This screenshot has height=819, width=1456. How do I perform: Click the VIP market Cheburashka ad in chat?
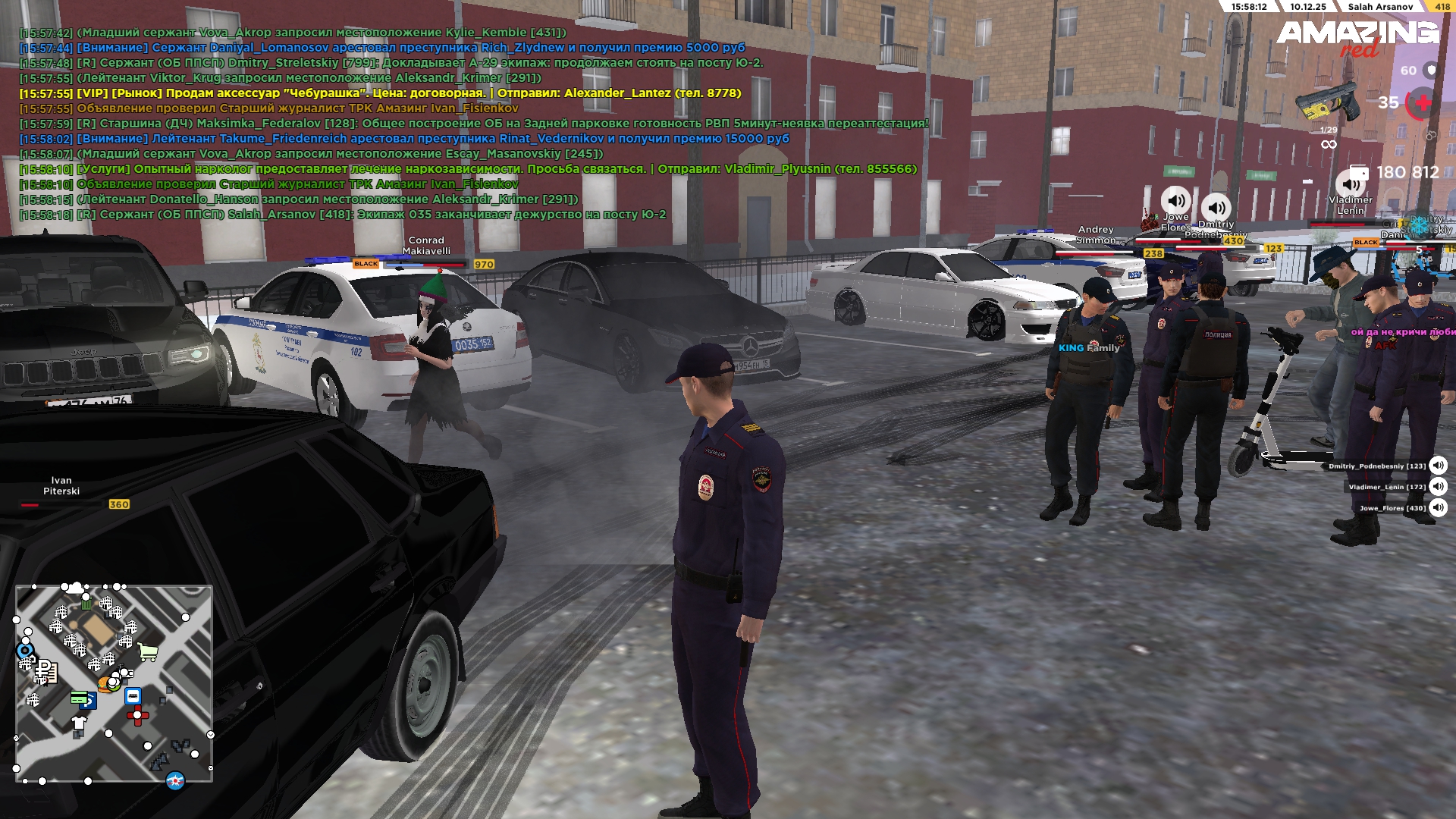(x=380, y=93)
